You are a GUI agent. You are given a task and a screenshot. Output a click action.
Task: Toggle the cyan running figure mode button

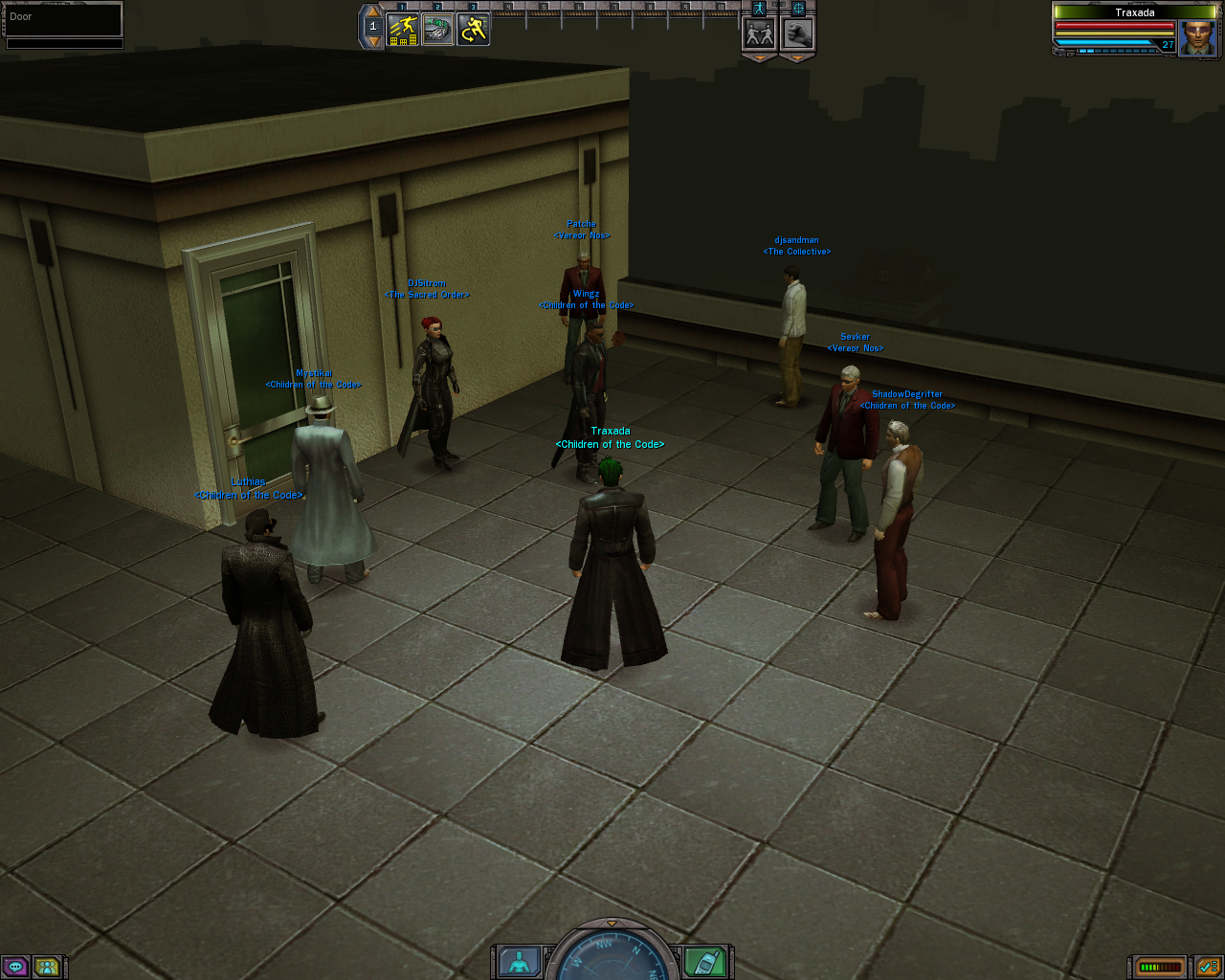[x=760, y=9]
